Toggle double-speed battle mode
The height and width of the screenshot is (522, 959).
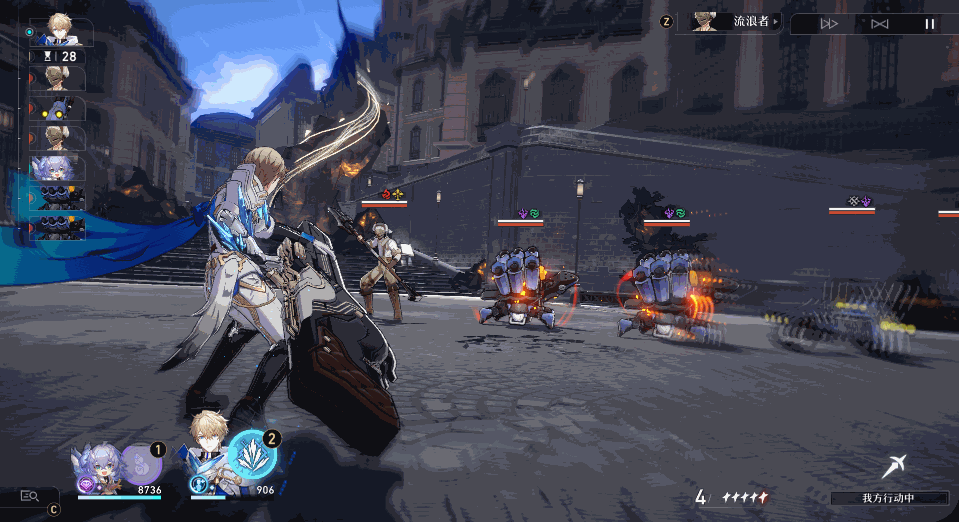(829, 24)
